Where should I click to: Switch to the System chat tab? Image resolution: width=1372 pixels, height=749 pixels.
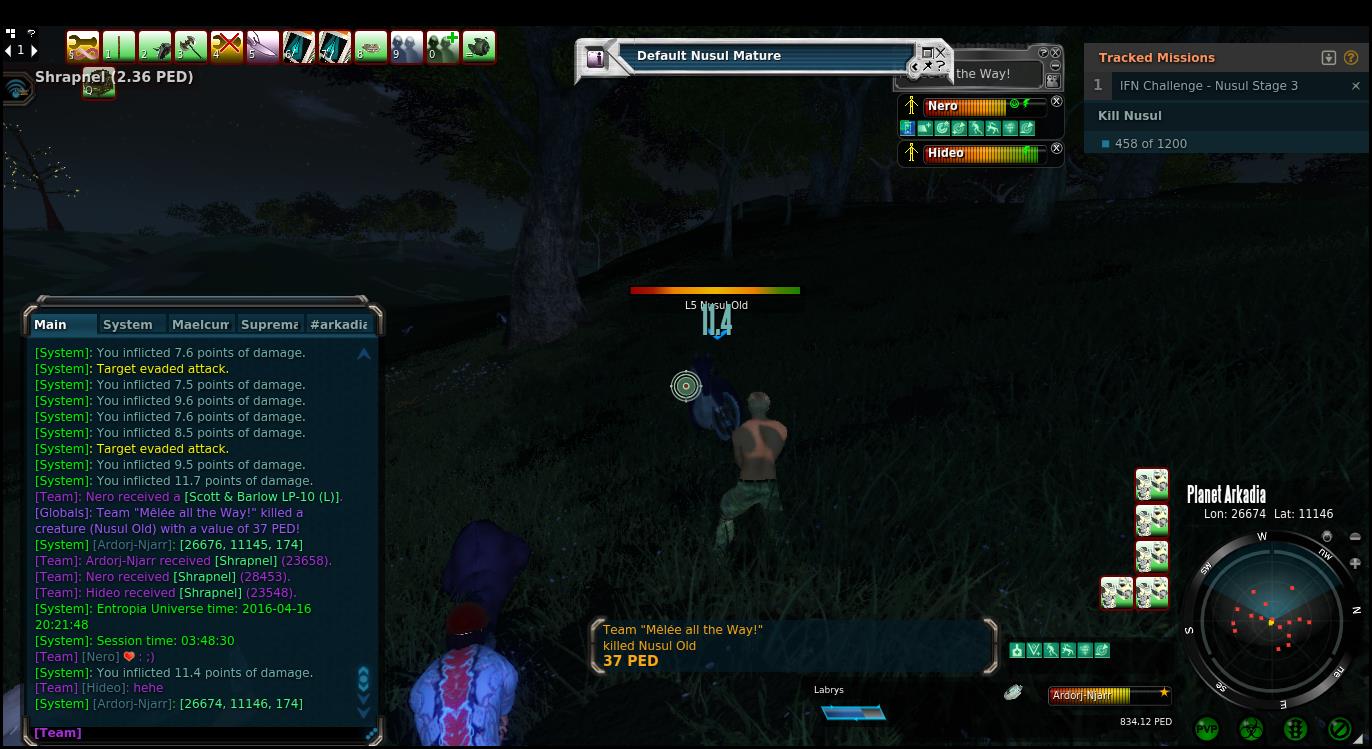pos(128,324)
